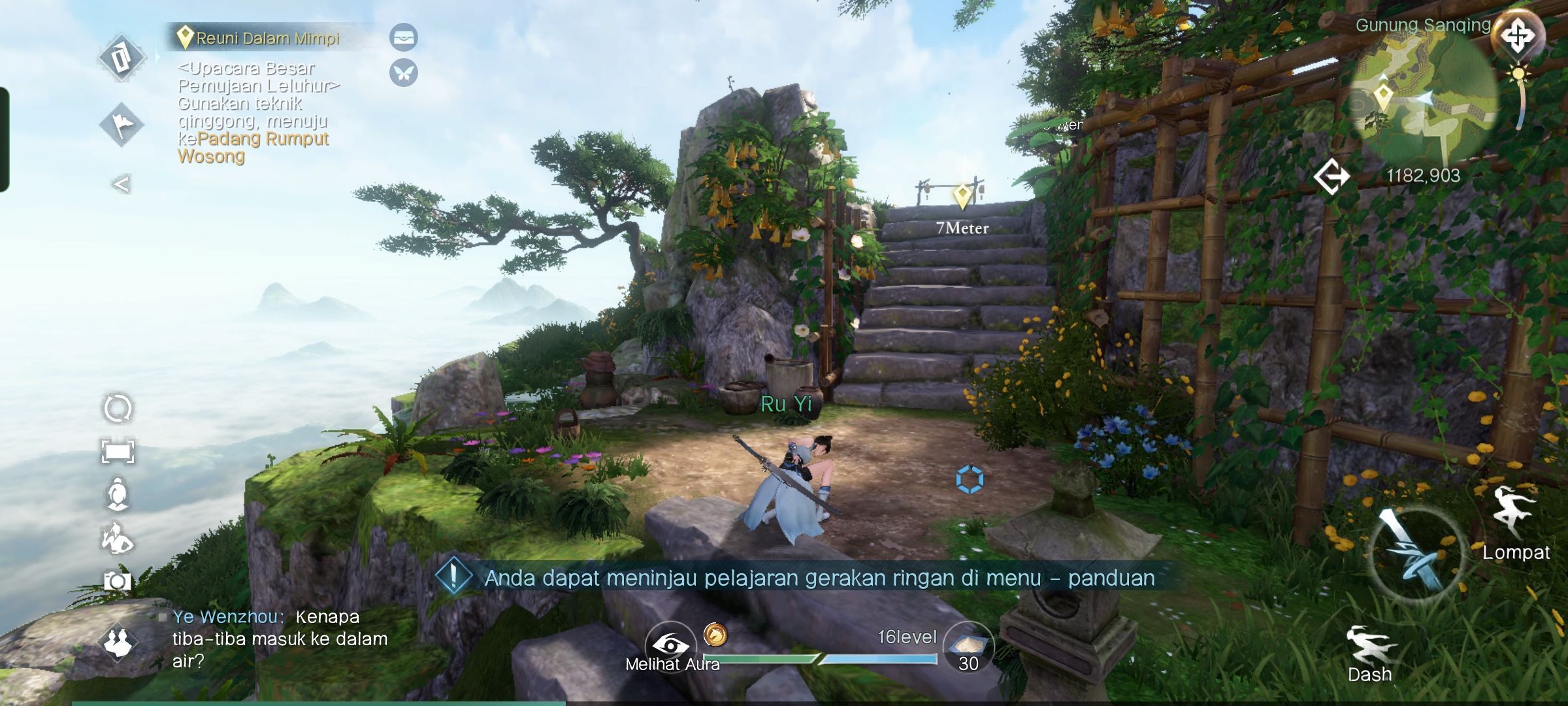Click the camera screenshot icon
The image size is (1568, 706).
point(118,580)
